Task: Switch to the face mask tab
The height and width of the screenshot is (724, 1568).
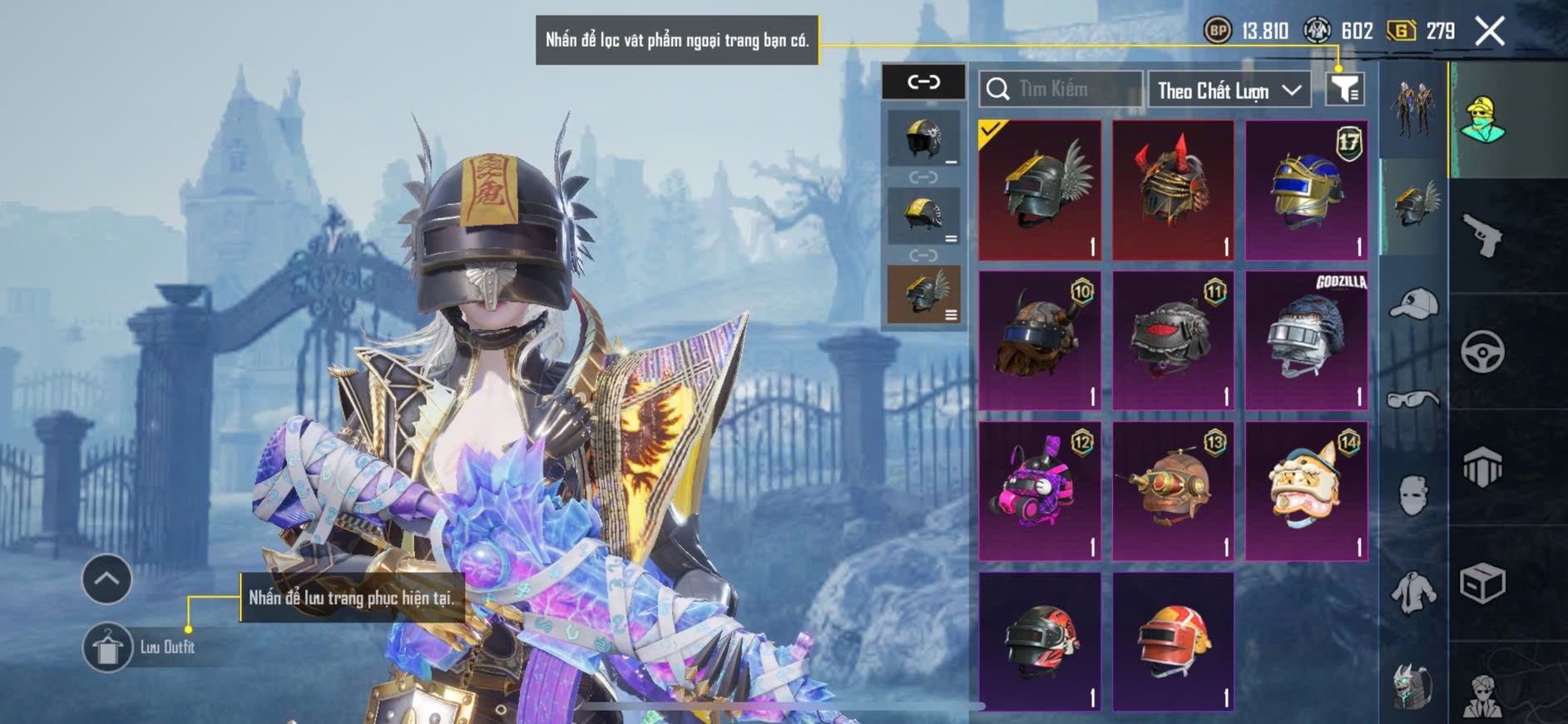Action: point(1413,496)
